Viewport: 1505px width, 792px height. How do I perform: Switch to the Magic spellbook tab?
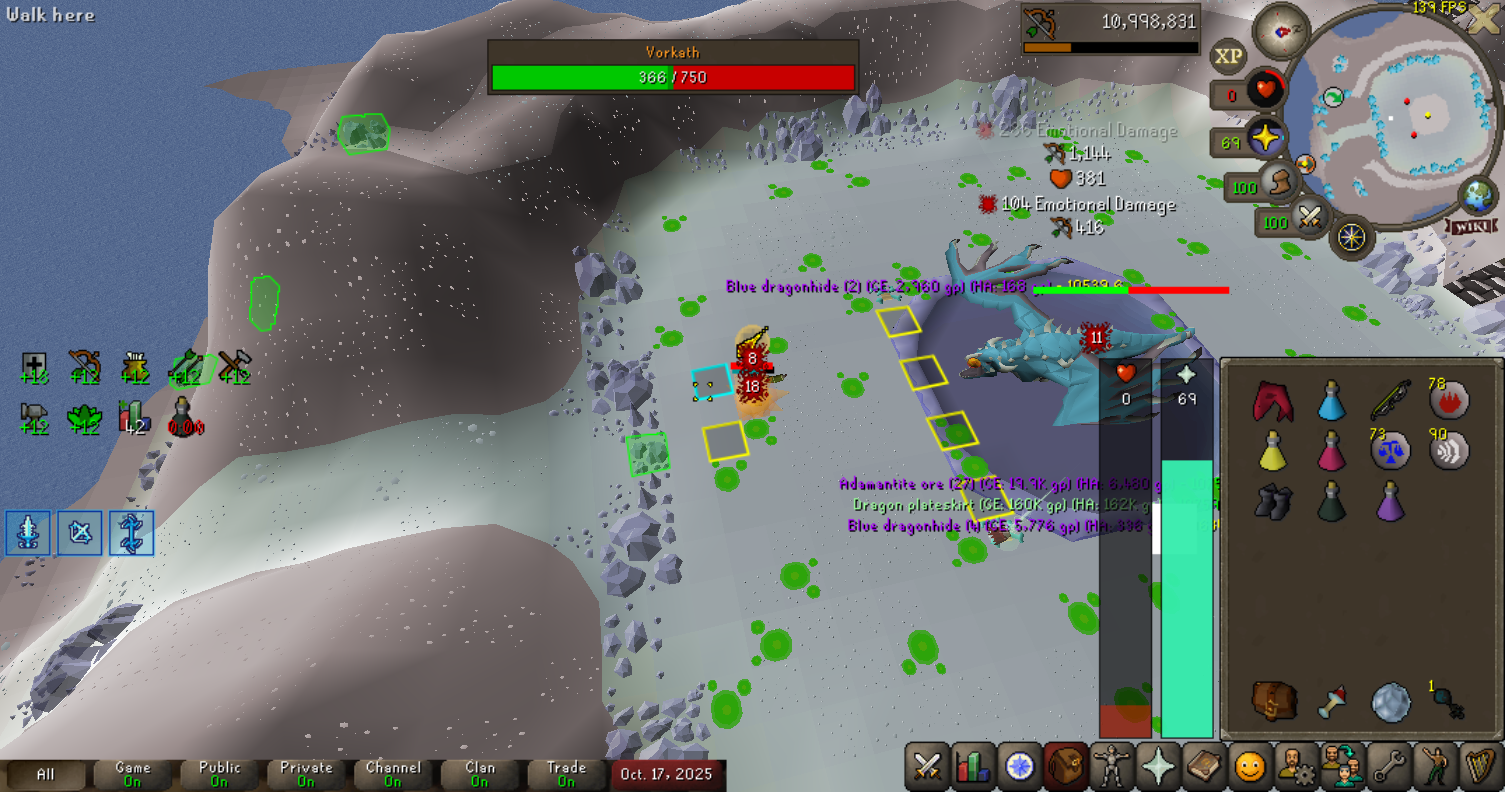(x=1202, y=767)
